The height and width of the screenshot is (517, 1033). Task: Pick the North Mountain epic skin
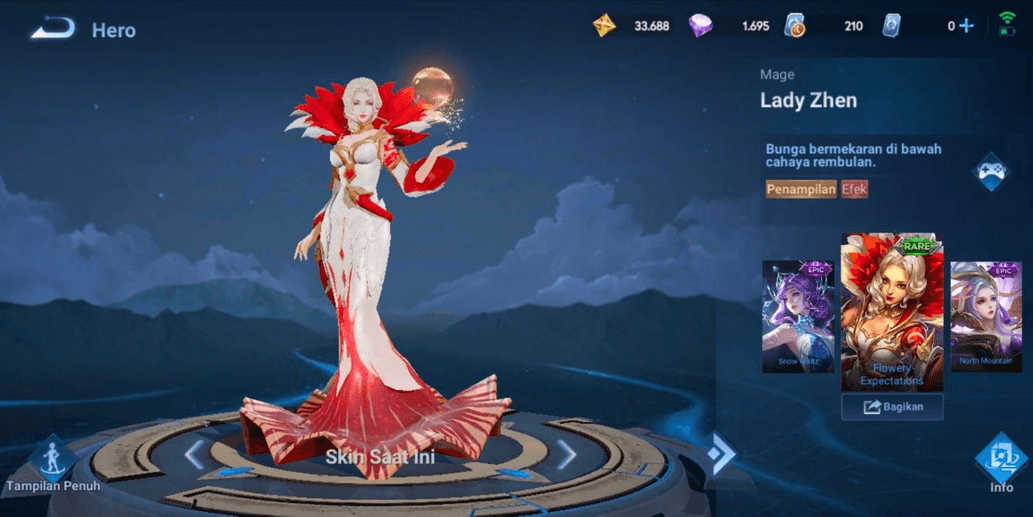985,316
